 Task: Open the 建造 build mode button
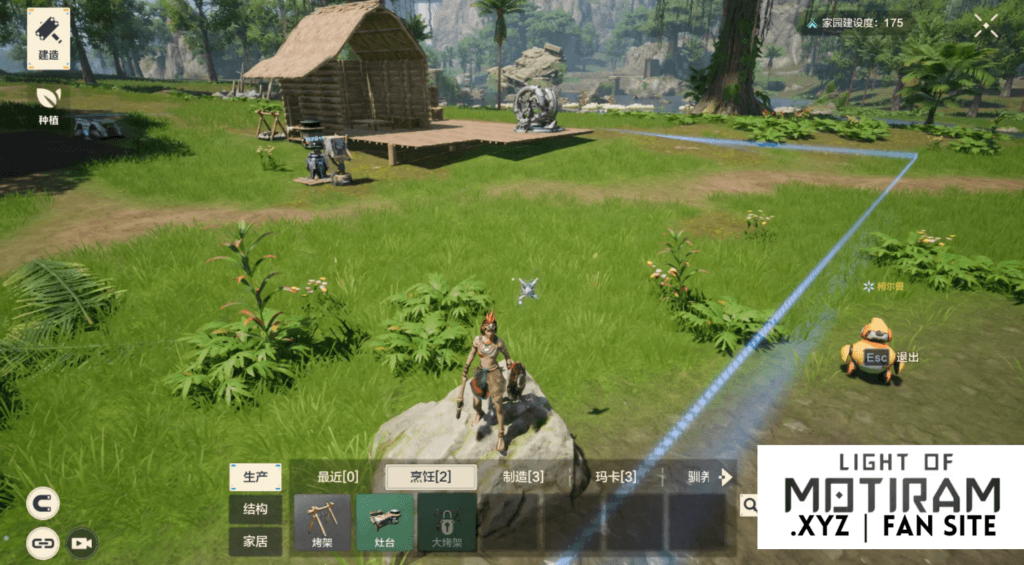coord(48,38)
